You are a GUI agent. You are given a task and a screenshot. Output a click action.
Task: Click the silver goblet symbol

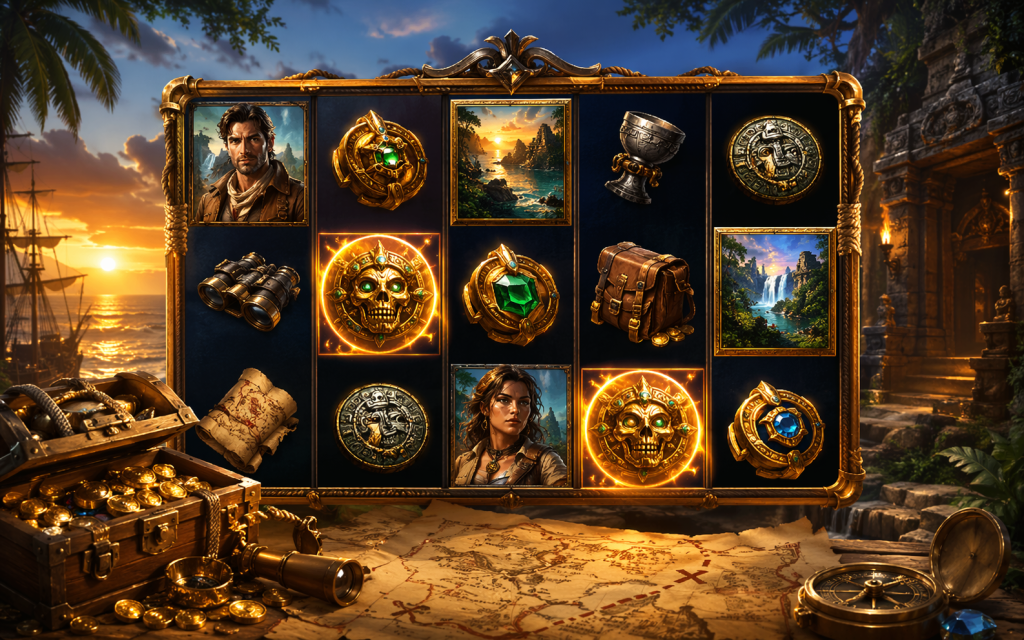[644, 155]
